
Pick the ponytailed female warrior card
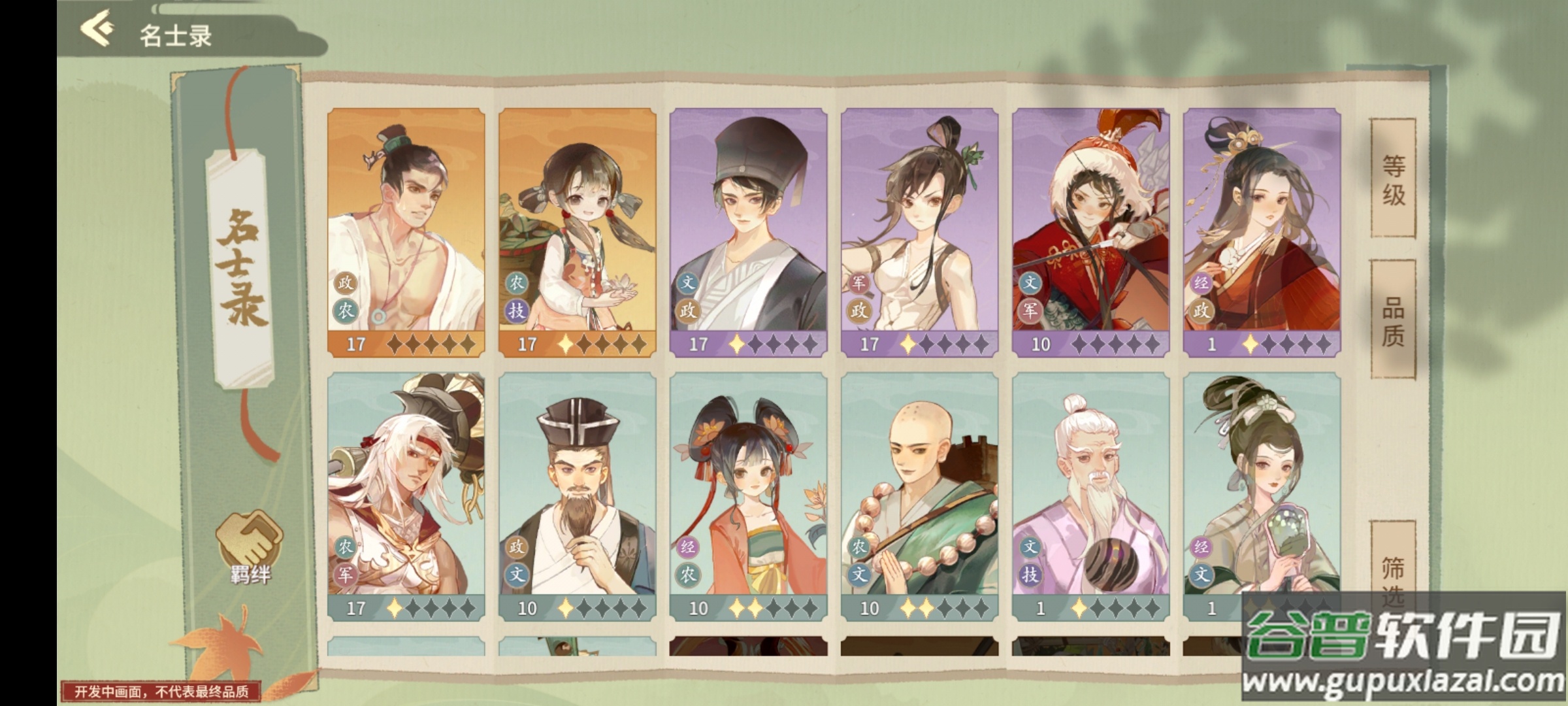(919, 232)
